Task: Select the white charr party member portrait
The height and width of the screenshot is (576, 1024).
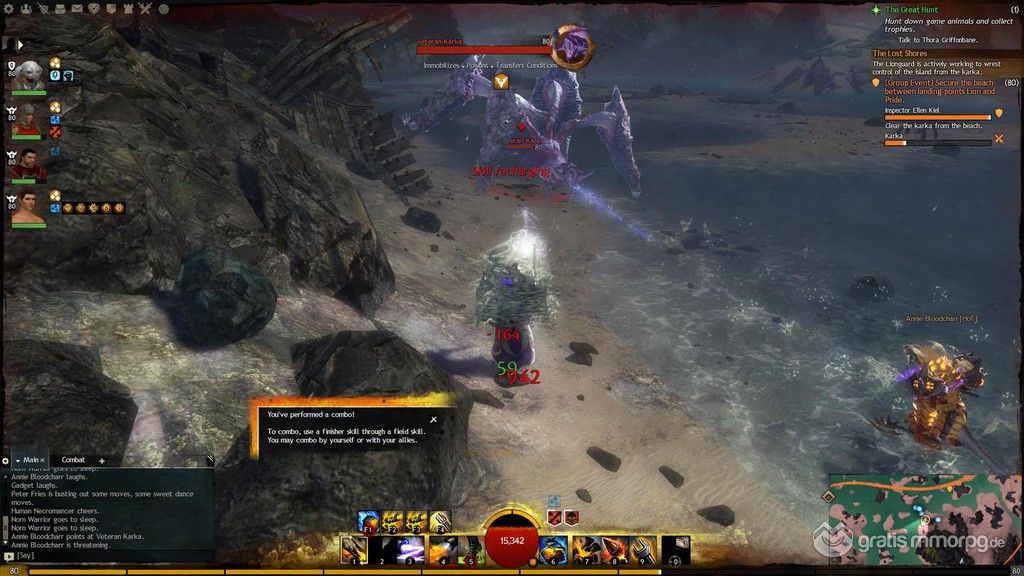Action: click(x=30, y=76)
